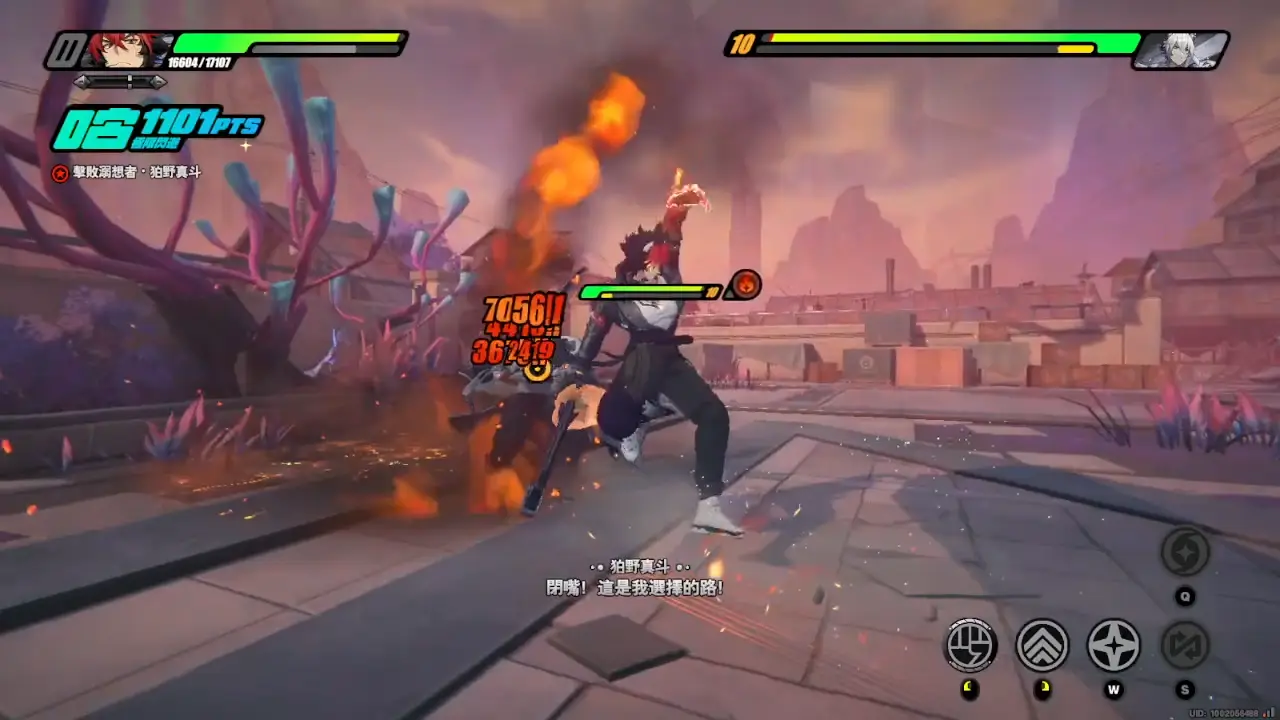
Task: Use the four-point star skill icon
Action: (1113, 645)
